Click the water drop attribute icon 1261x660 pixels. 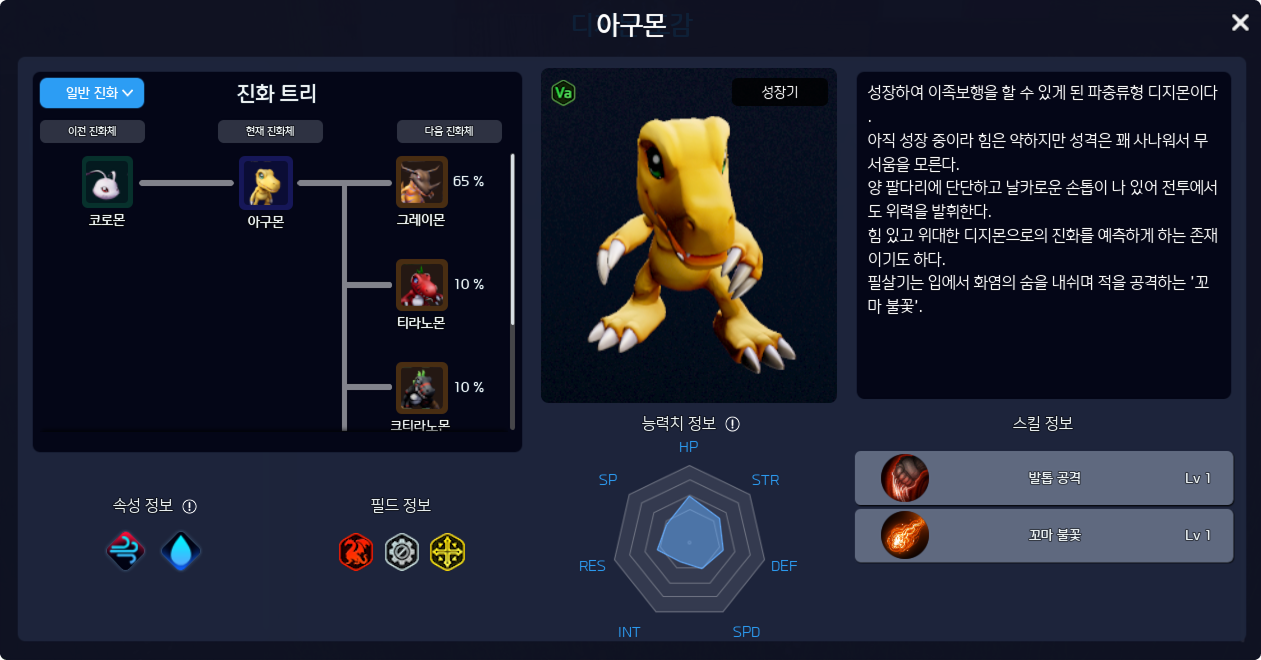click(x=181, y=551)
